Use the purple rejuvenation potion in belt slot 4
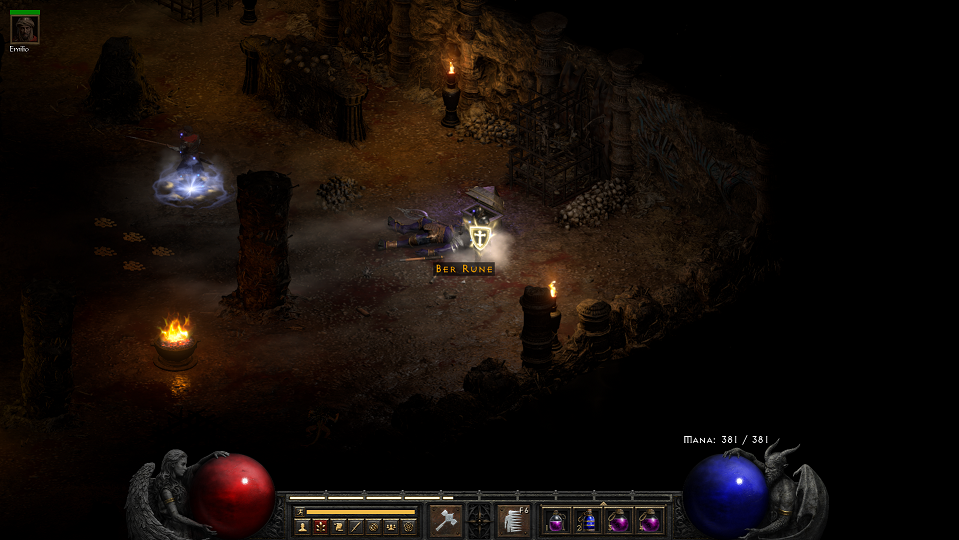The height and width of the screenshot is (540, 959). point(649,521)
